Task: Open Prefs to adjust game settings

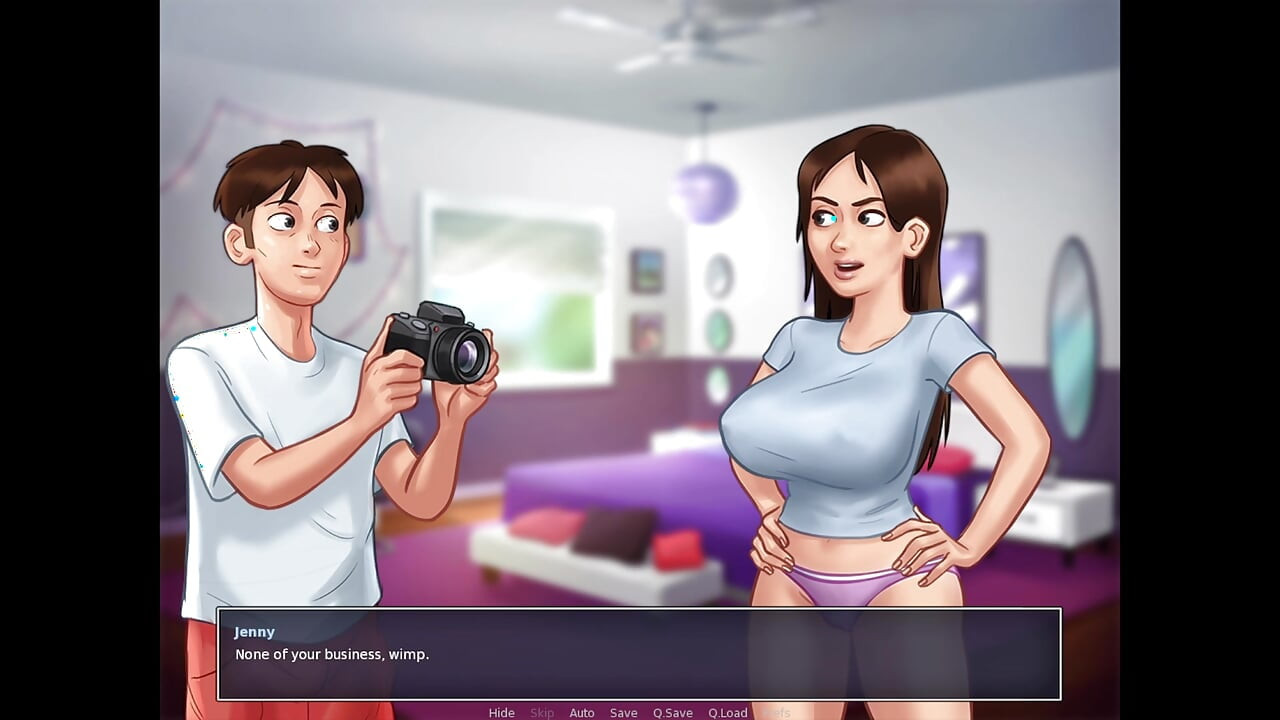Action: tap(775, 712)
